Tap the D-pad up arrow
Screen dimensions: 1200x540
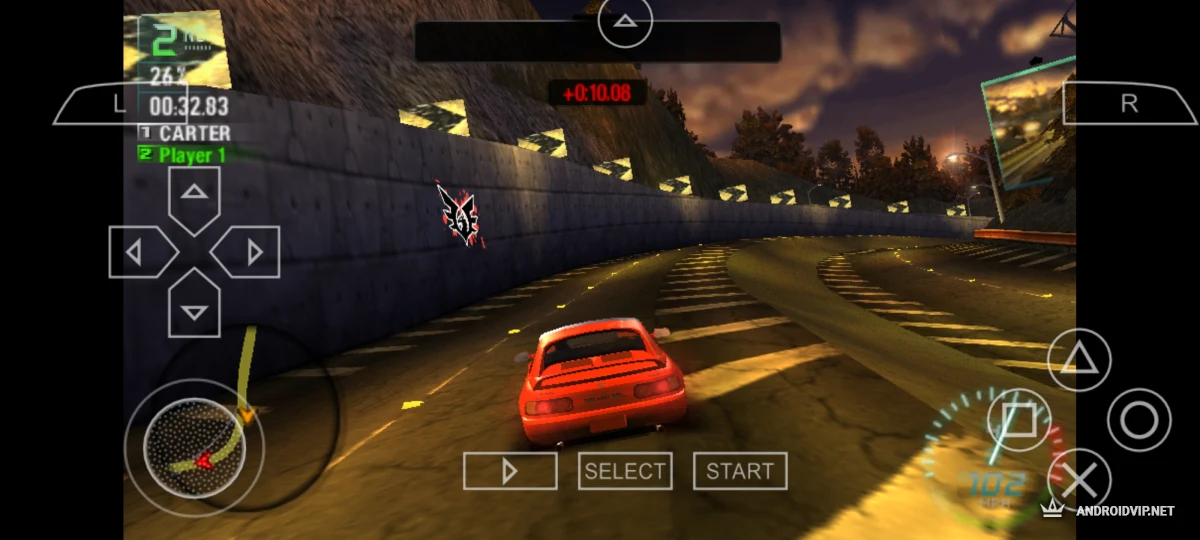click(x=194, y=195)
